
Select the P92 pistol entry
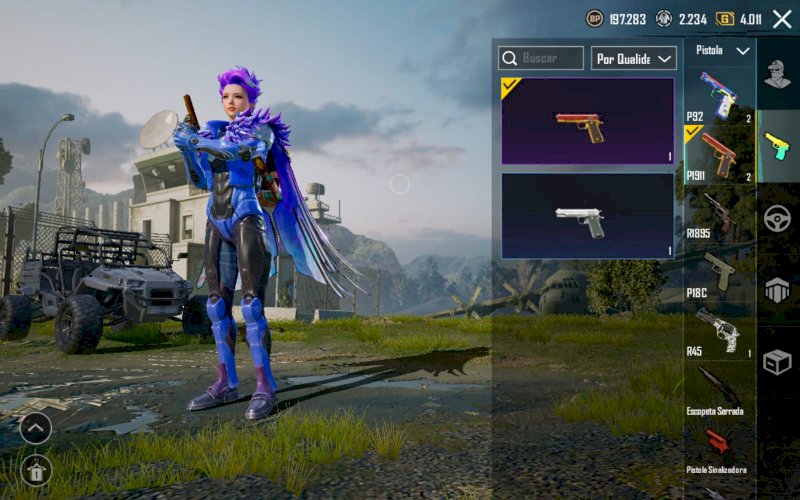[x=719, y=94]
